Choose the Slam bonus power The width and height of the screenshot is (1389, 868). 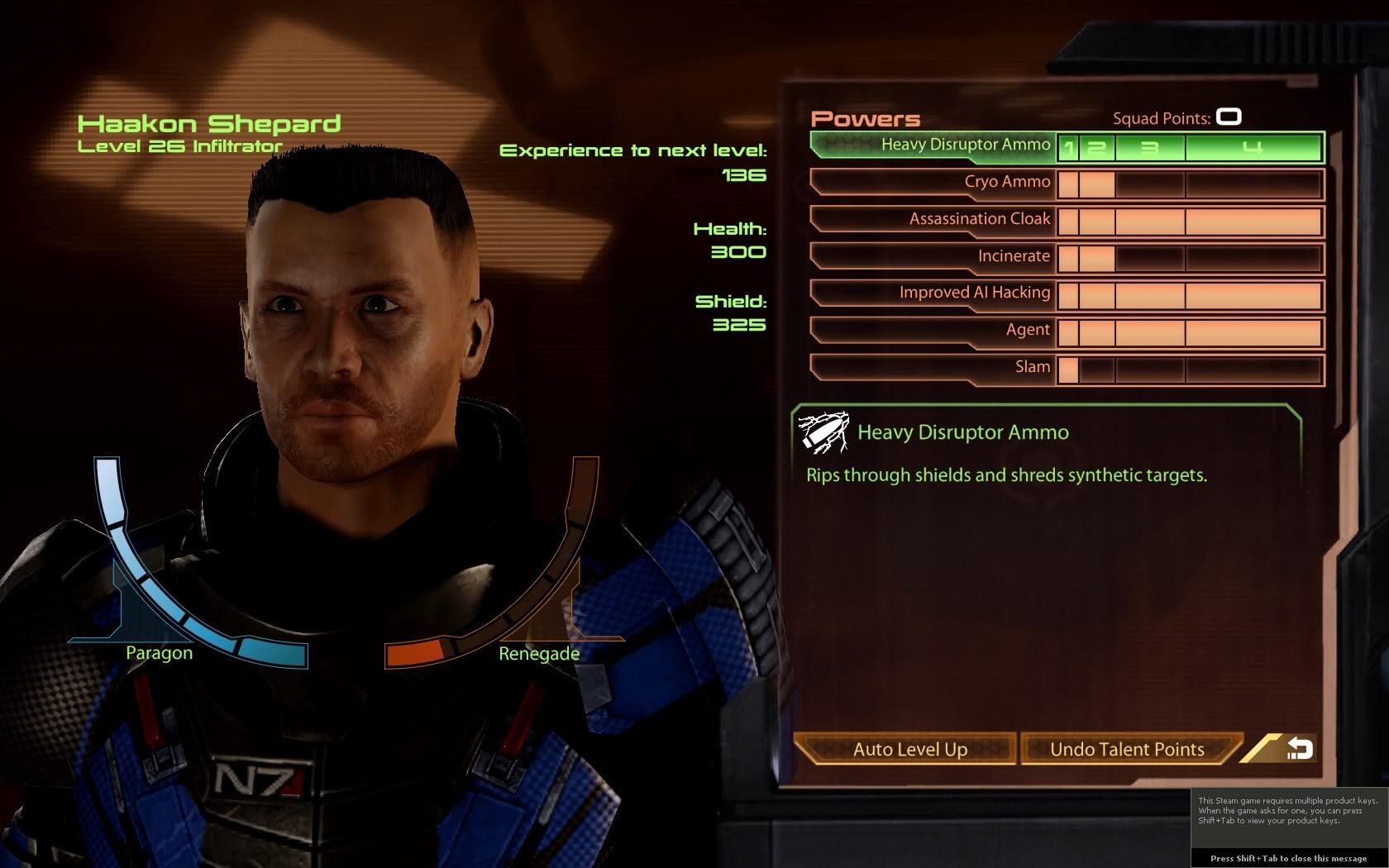1032,368
